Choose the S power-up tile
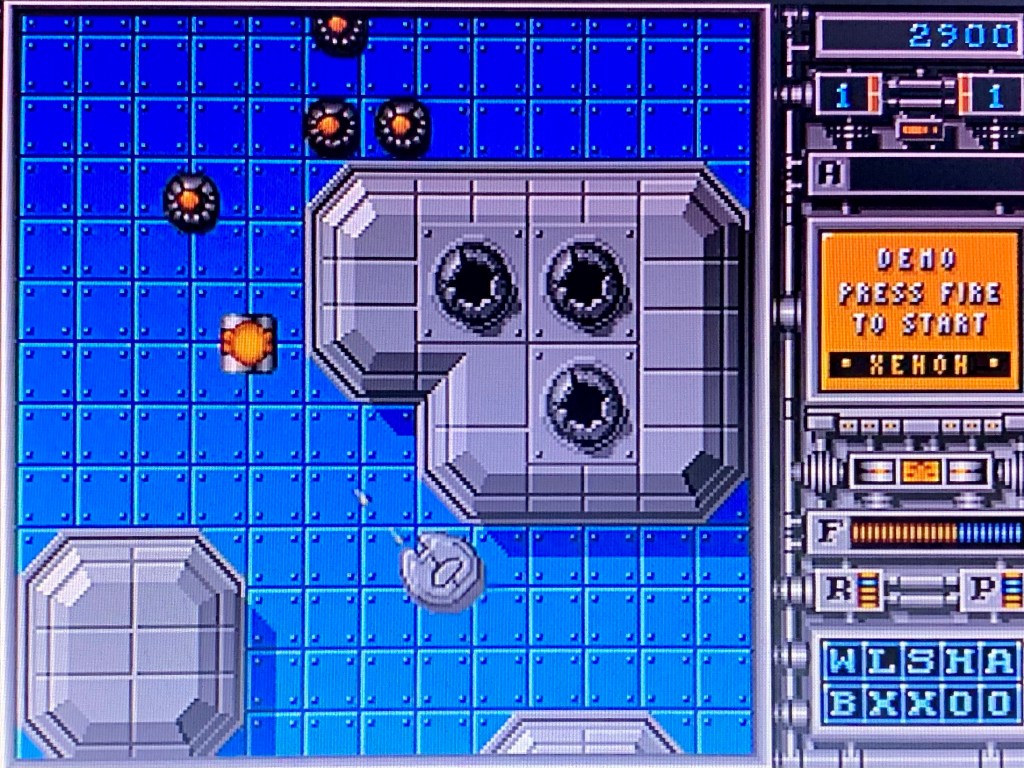 pos(921,662)
